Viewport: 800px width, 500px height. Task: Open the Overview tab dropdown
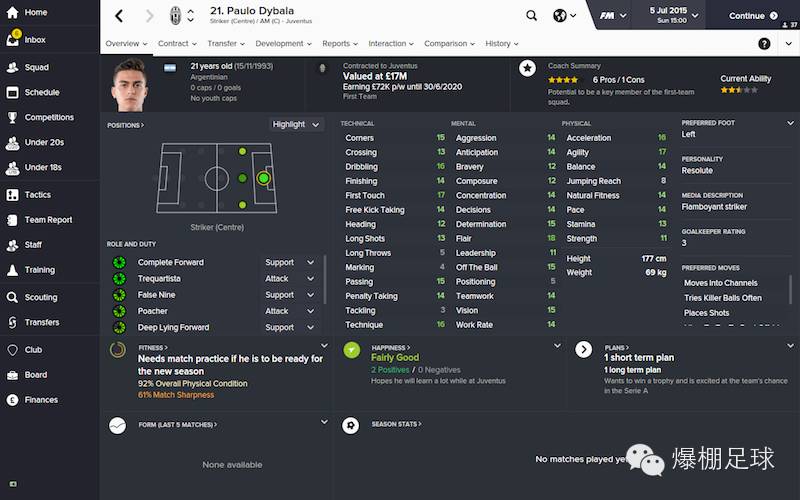pyautogui.click(x=126, y=44)
